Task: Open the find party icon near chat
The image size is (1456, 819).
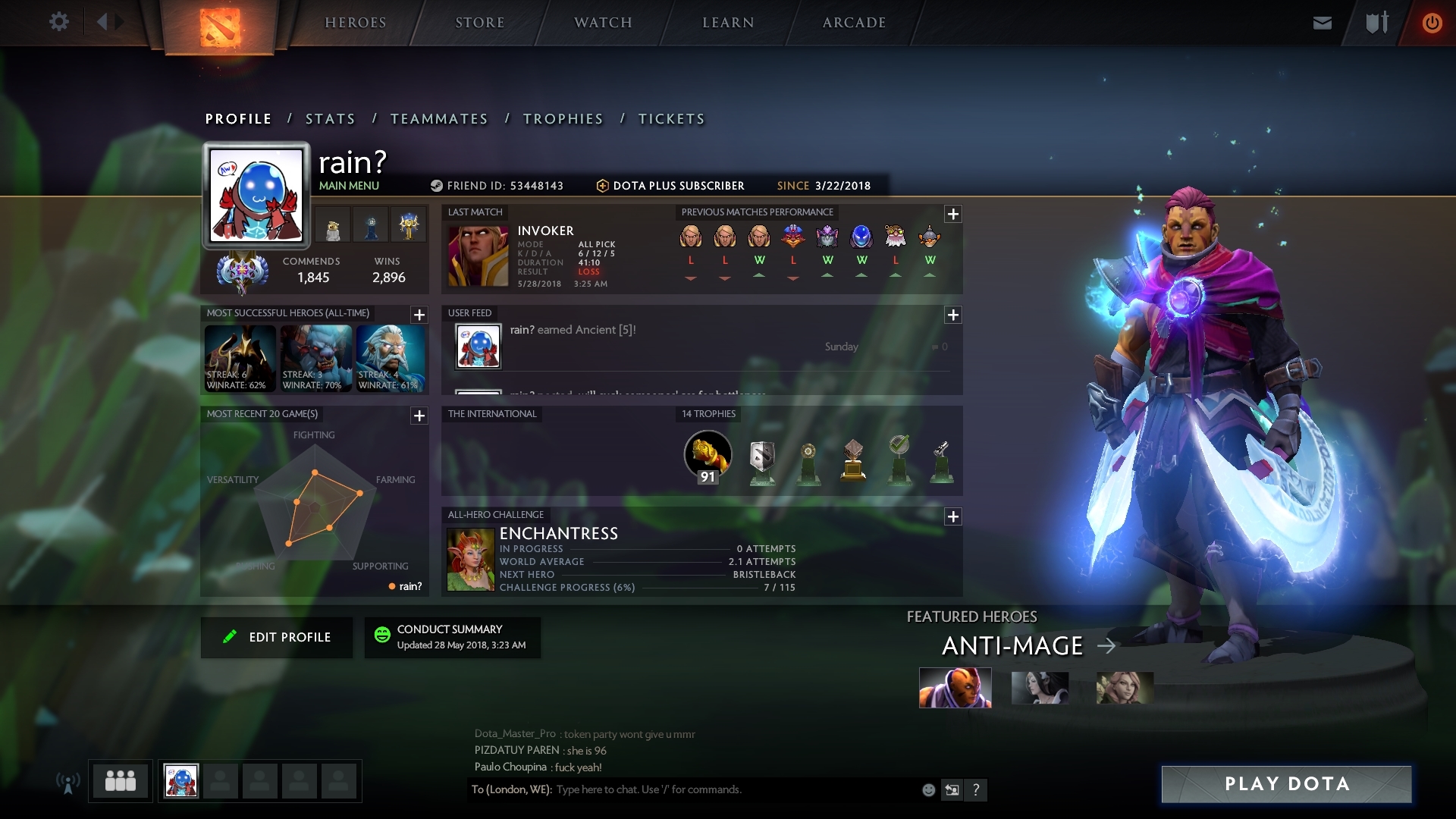Action: click(952, 789)
